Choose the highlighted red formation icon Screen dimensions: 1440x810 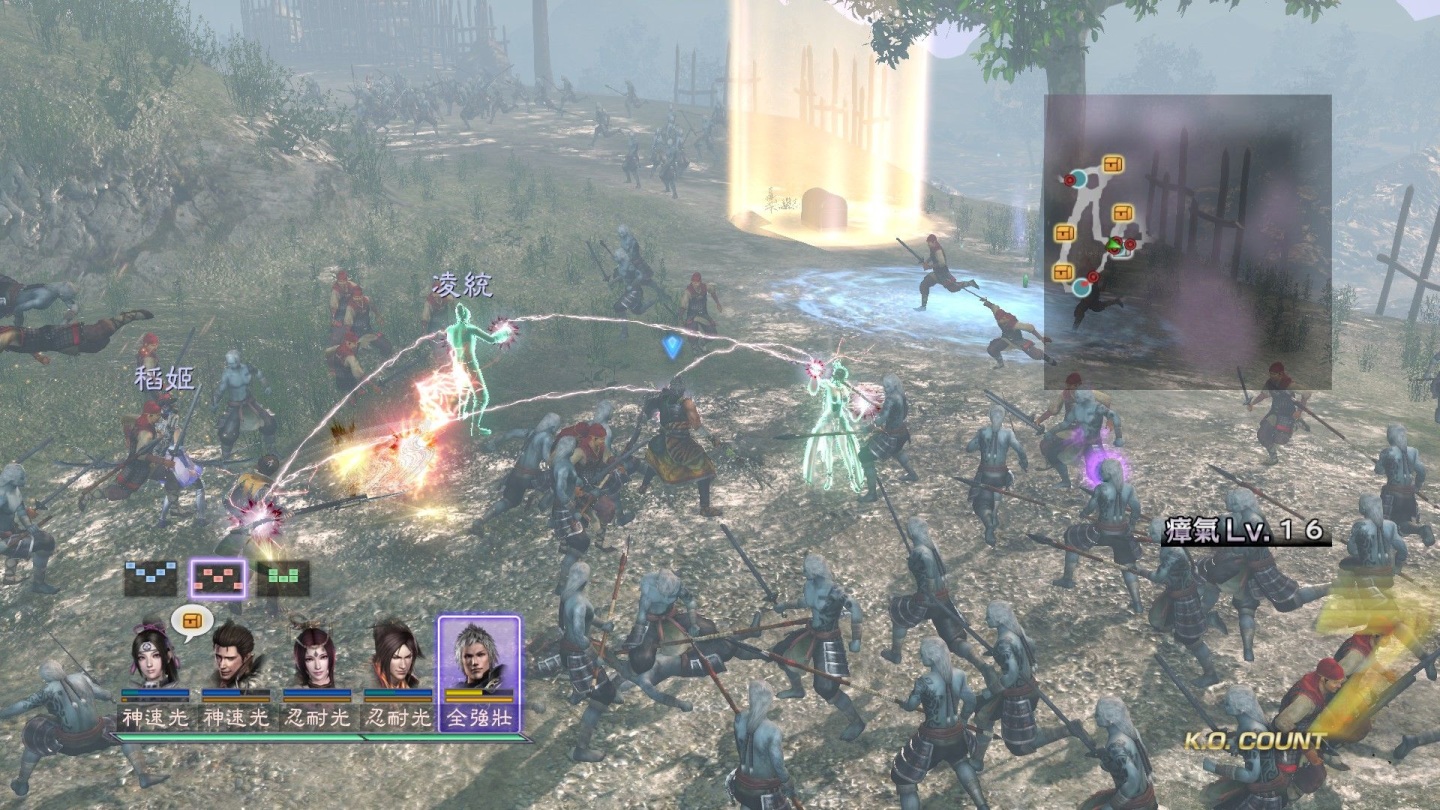pyautogui.click(x=217, y=578)
